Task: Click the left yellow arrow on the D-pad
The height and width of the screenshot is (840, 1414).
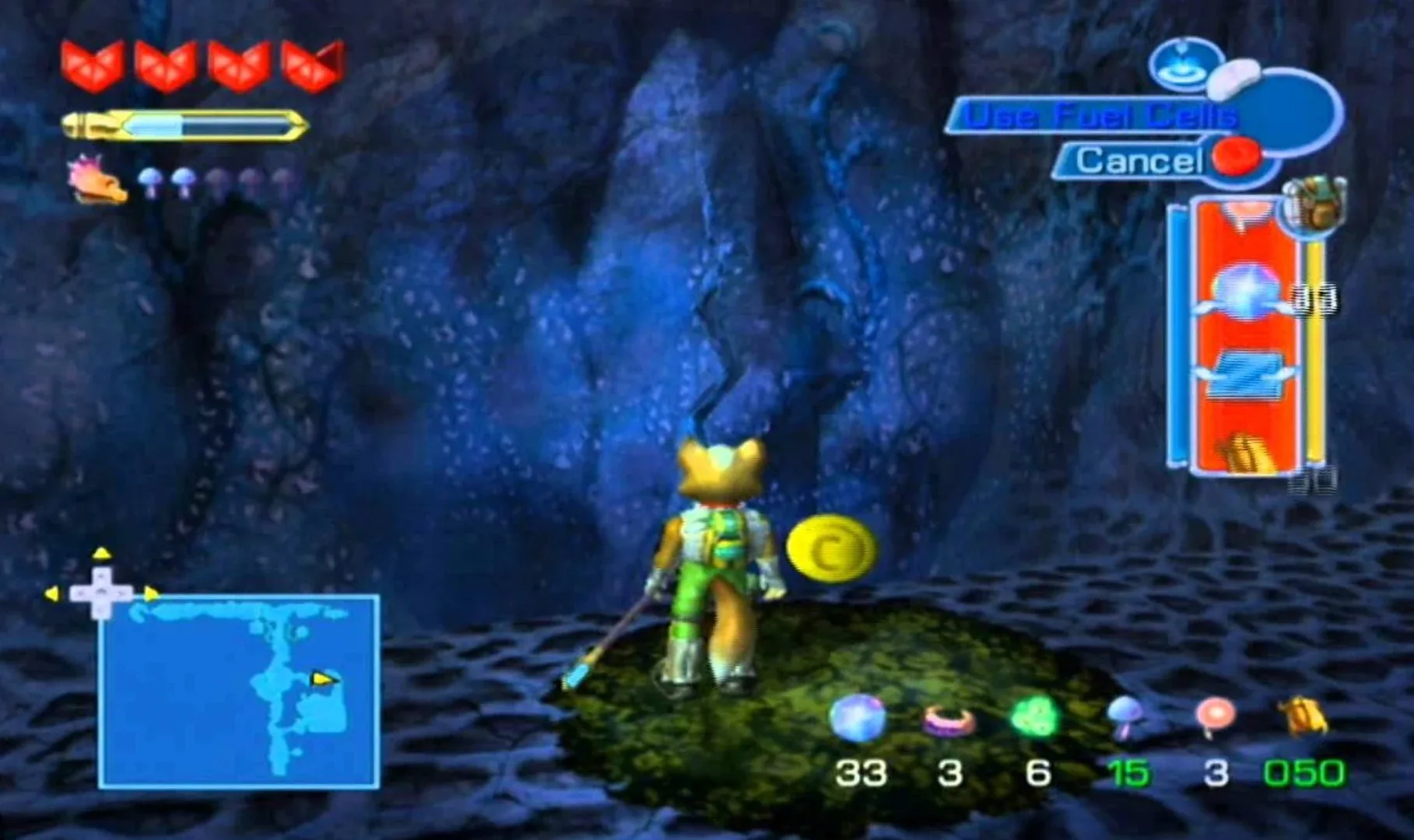Action: click(53, 595)
